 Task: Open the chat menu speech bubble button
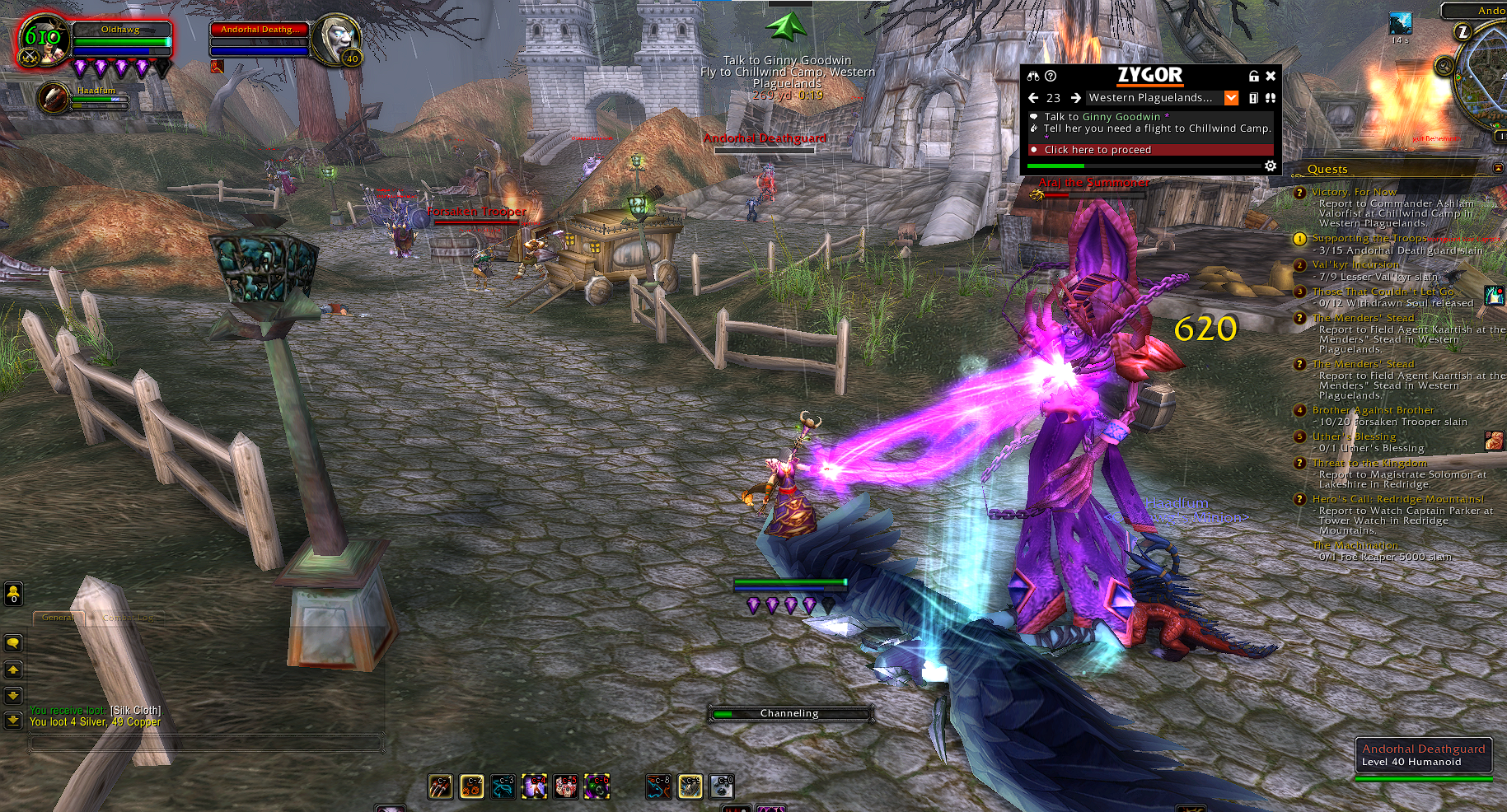pos(13,643)
